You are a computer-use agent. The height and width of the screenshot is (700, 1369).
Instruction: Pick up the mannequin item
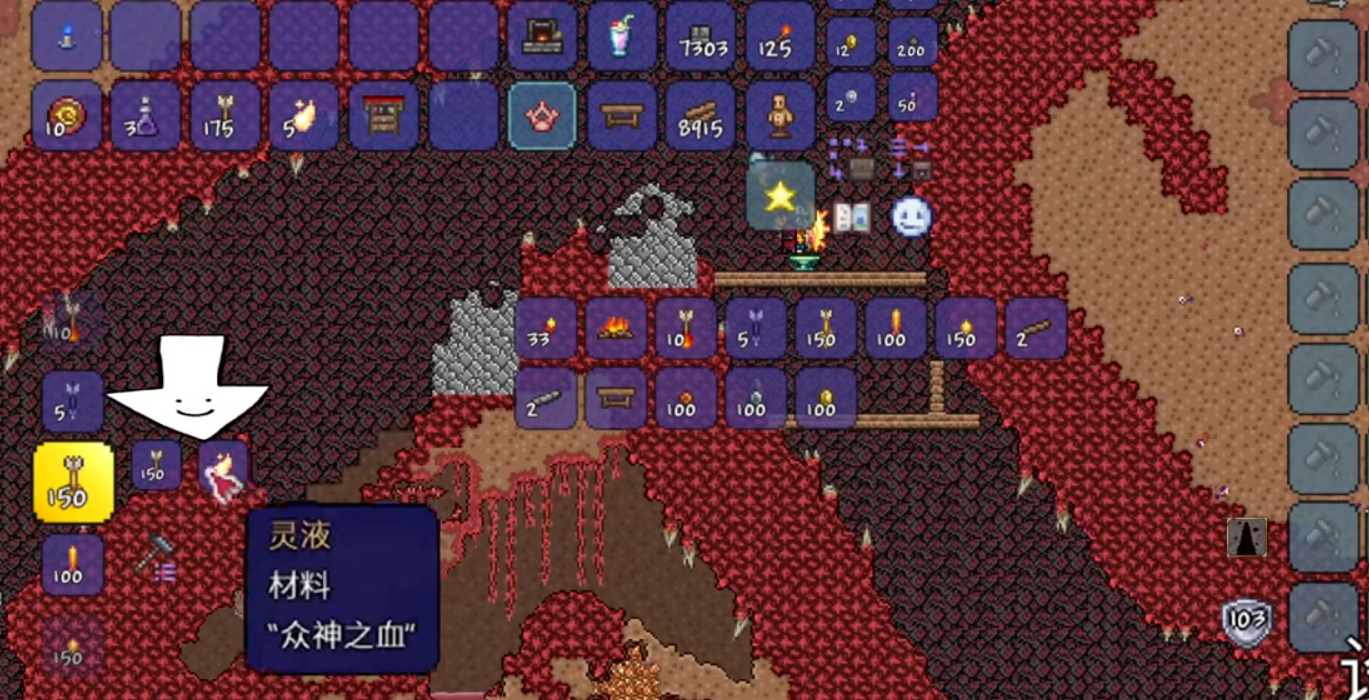(780, 117)
